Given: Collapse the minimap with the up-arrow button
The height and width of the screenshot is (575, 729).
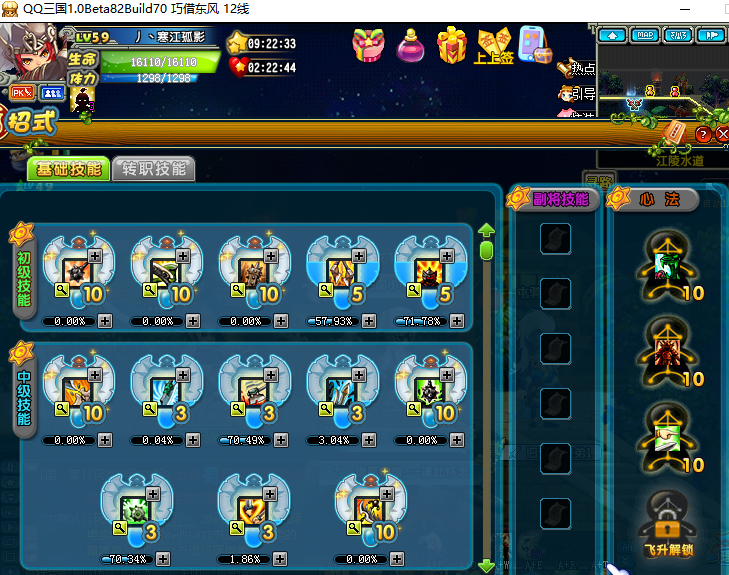Looking at the screenshot, I should click(611, 35).
